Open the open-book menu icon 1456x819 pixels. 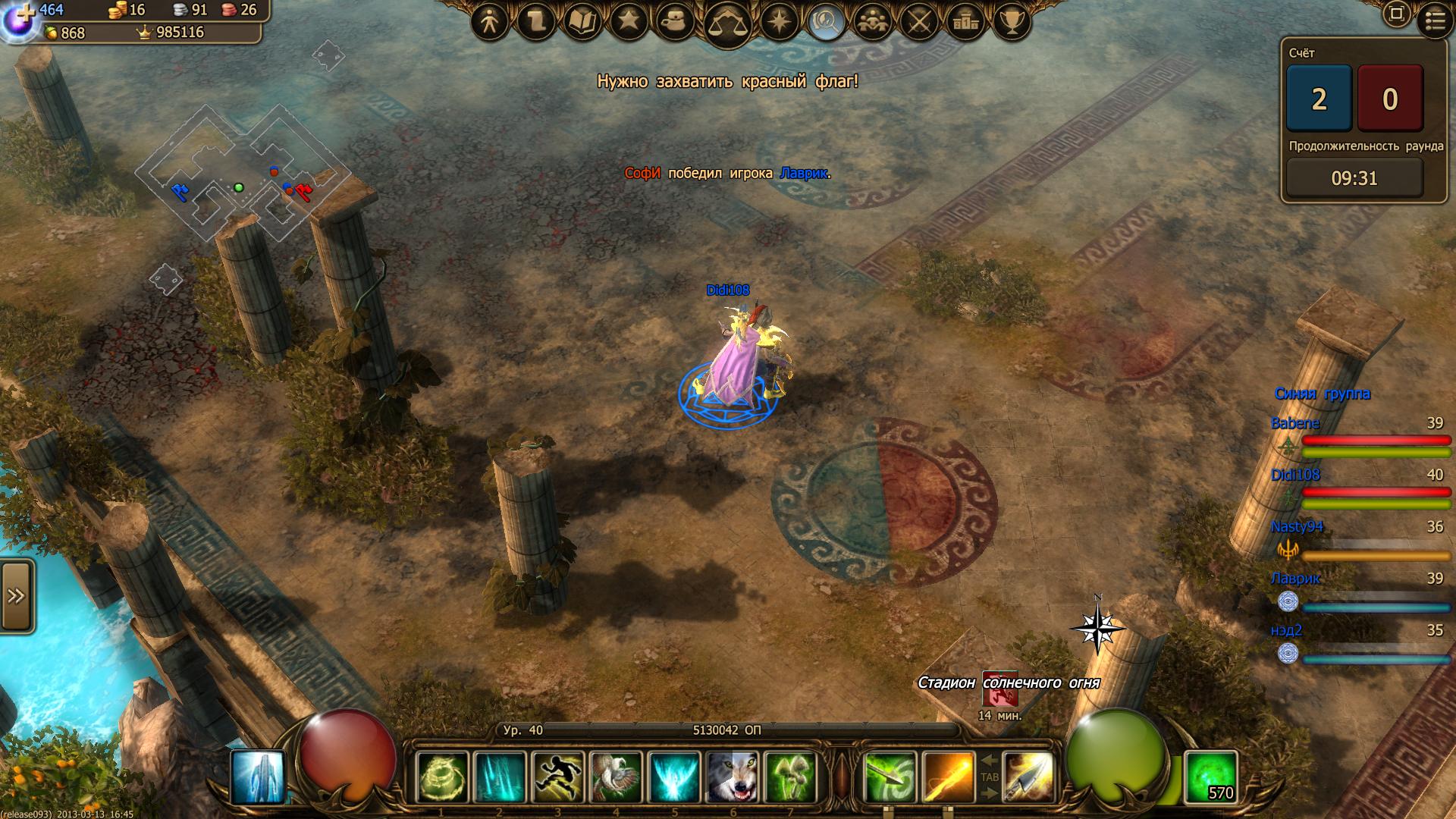(582, 22)
